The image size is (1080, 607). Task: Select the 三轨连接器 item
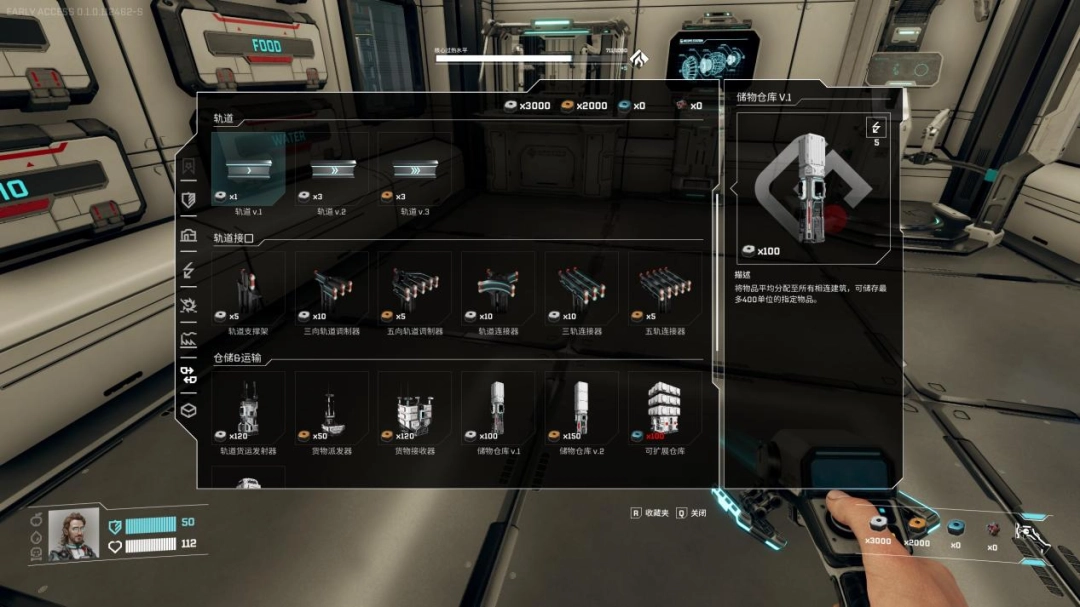(x=581, y=290)
